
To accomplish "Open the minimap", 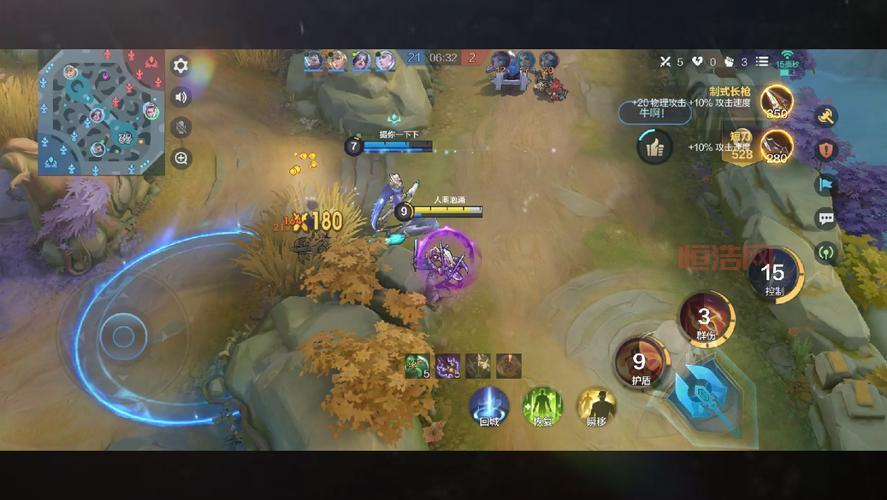I will [100, 111].
